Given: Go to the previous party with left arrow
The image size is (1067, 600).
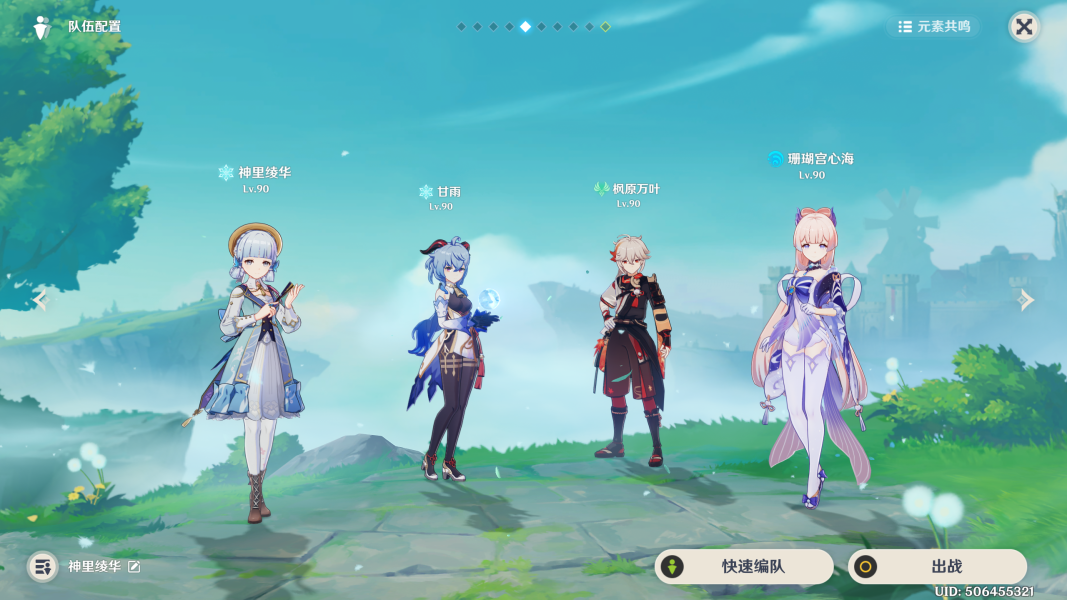Looking at the screenshot, I should (40, 300).
